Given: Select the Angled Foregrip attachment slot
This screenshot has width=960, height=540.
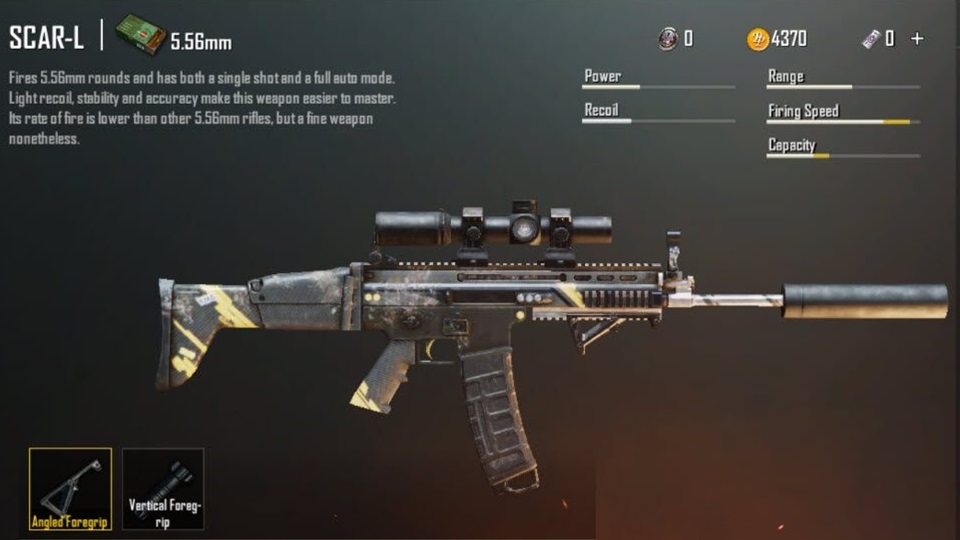Looking at the screenshot, I should coord(70,488).
